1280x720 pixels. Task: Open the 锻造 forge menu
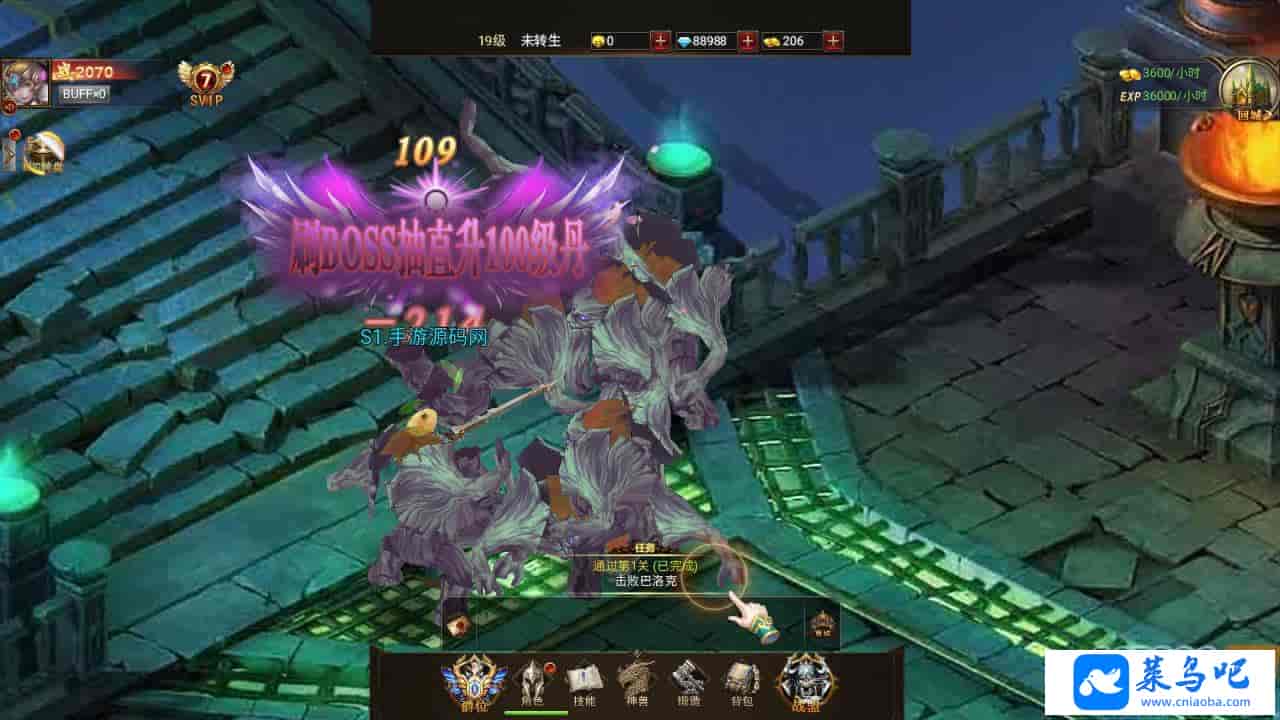pyautogui.click(x=688, y=682)
